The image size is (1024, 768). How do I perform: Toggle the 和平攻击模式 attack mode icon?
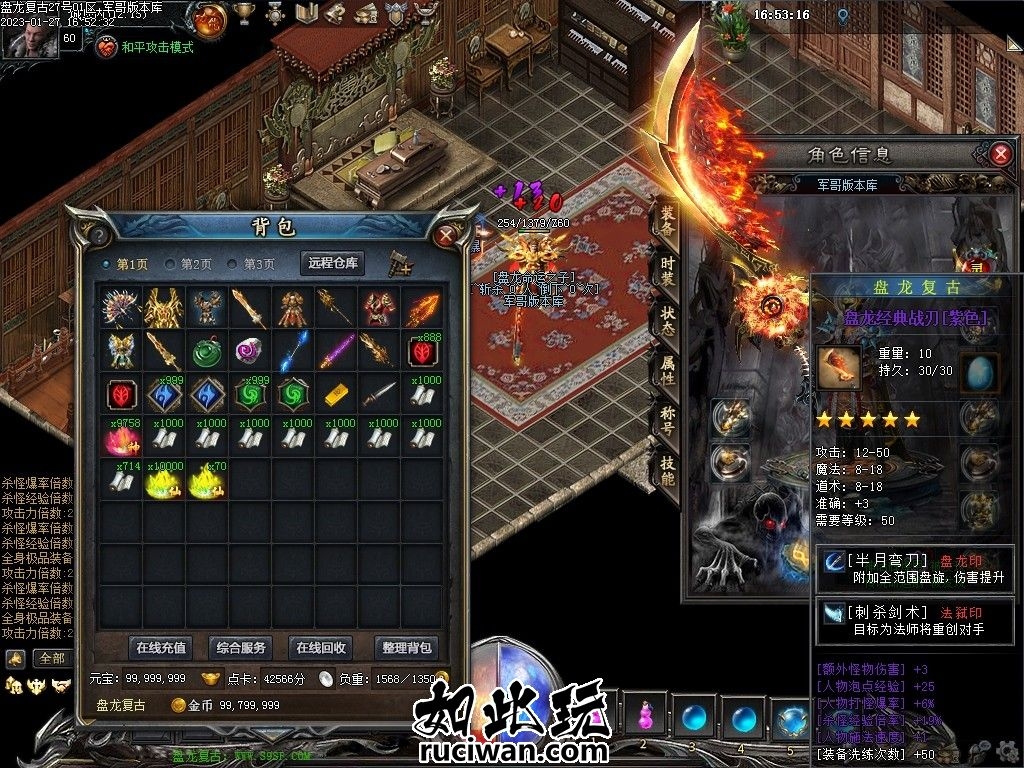[x=107, y=47]
